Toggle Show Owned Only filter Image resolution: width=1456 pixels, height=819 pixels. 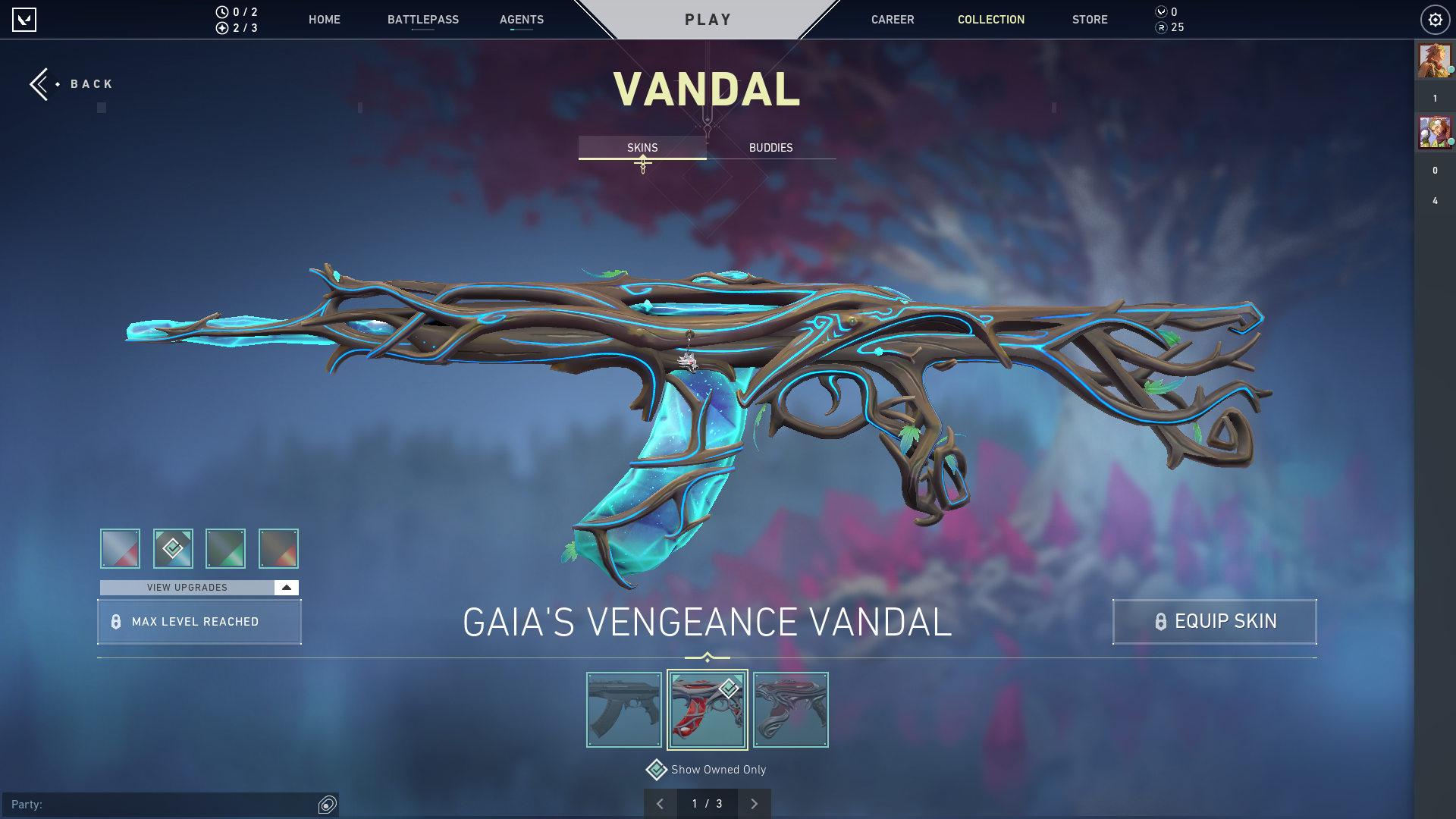click(657, 770)
